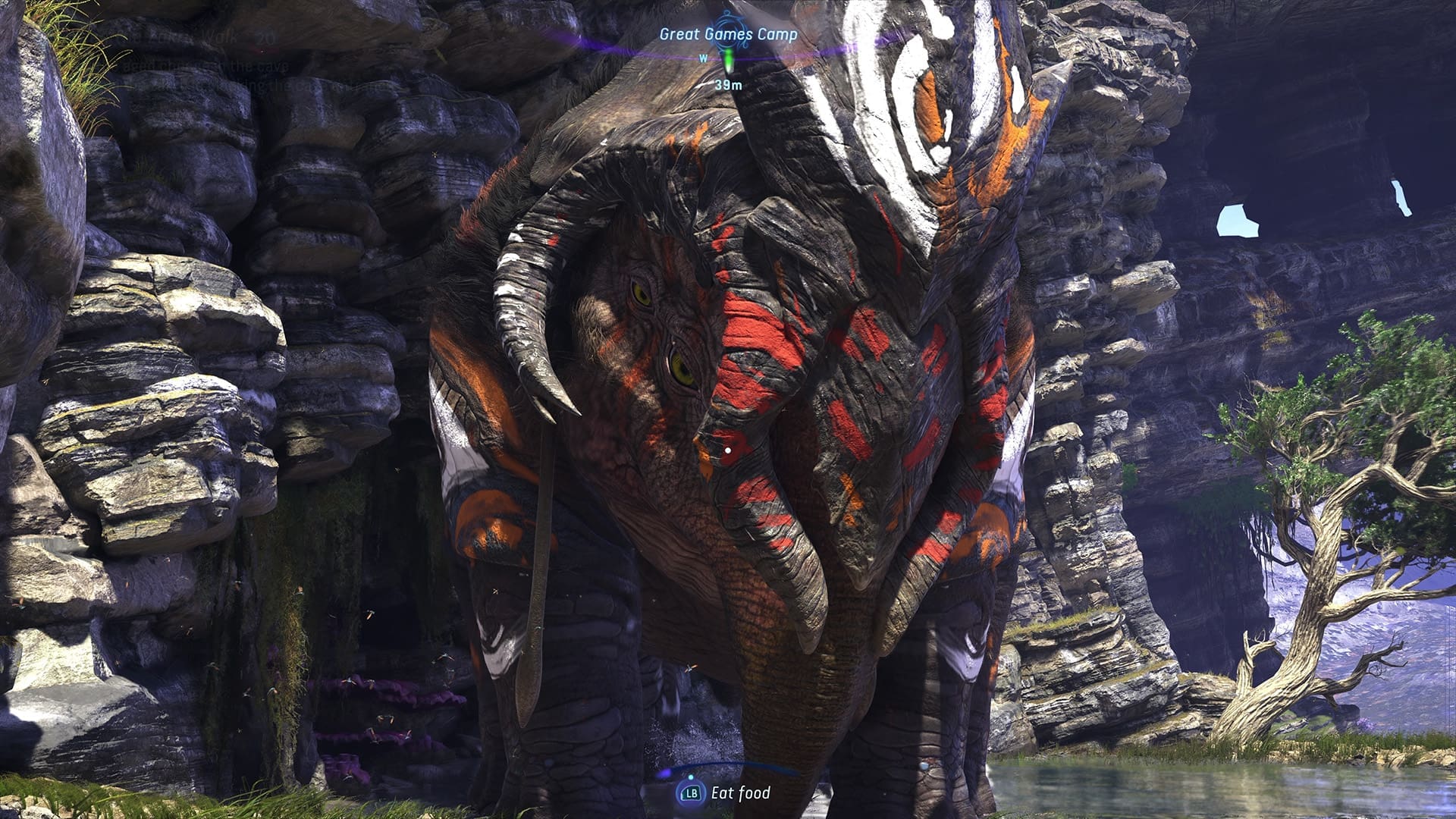Select the quest number 20 indicator
The height and width of the screenshot is (819, 1456).
[265, 37]
